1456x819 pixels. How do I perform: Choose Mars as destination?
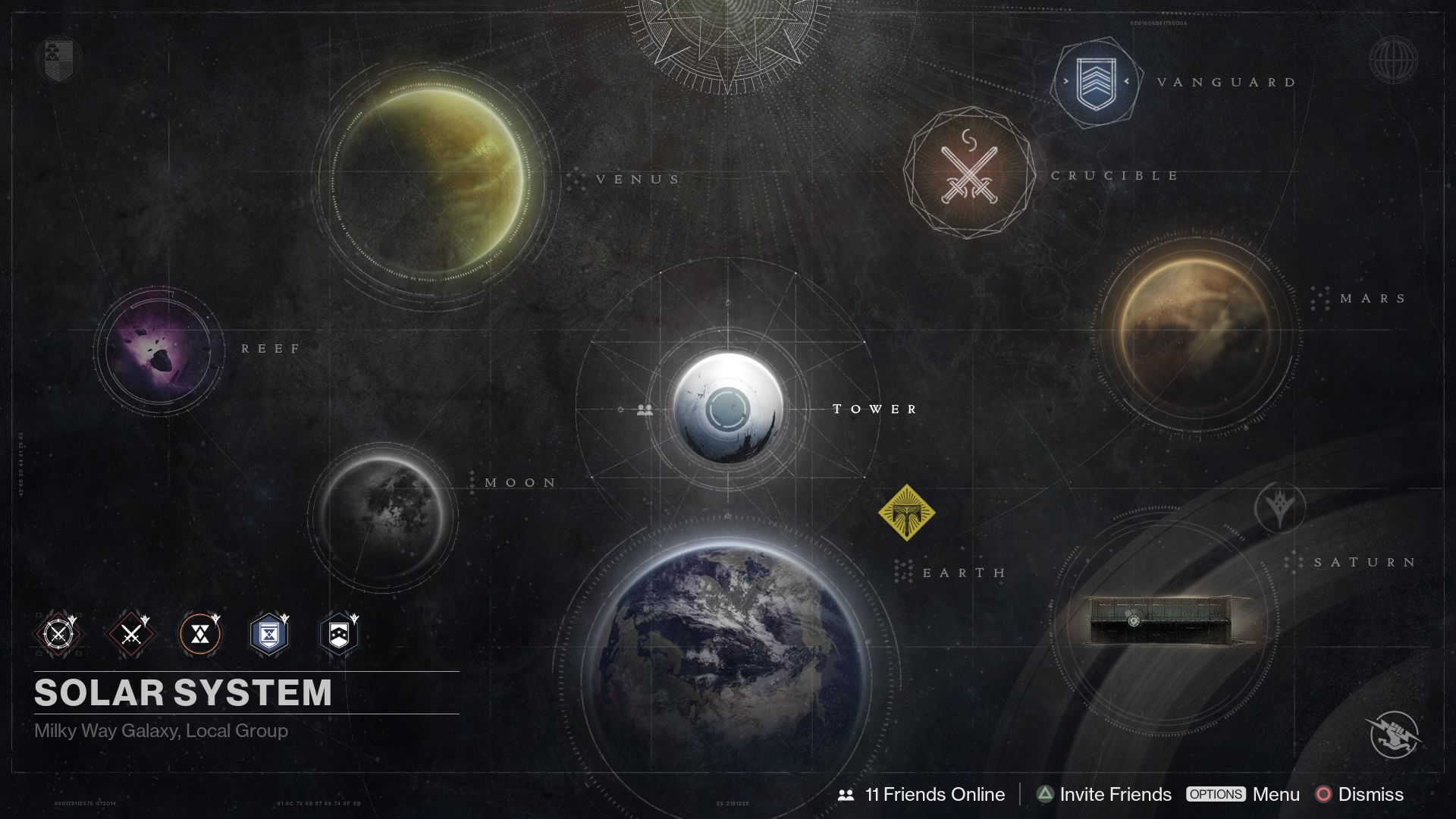[1194, 334]
